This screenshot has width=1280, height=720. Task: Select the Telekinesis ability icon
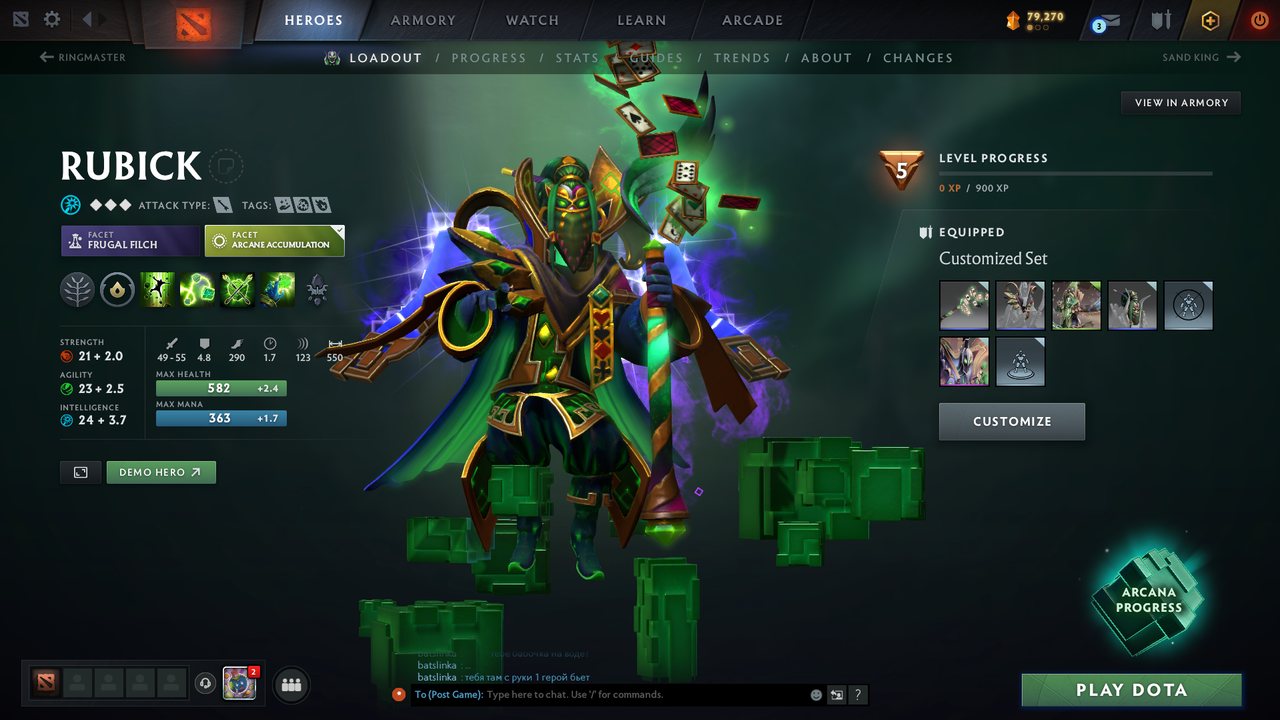[157, 290]
